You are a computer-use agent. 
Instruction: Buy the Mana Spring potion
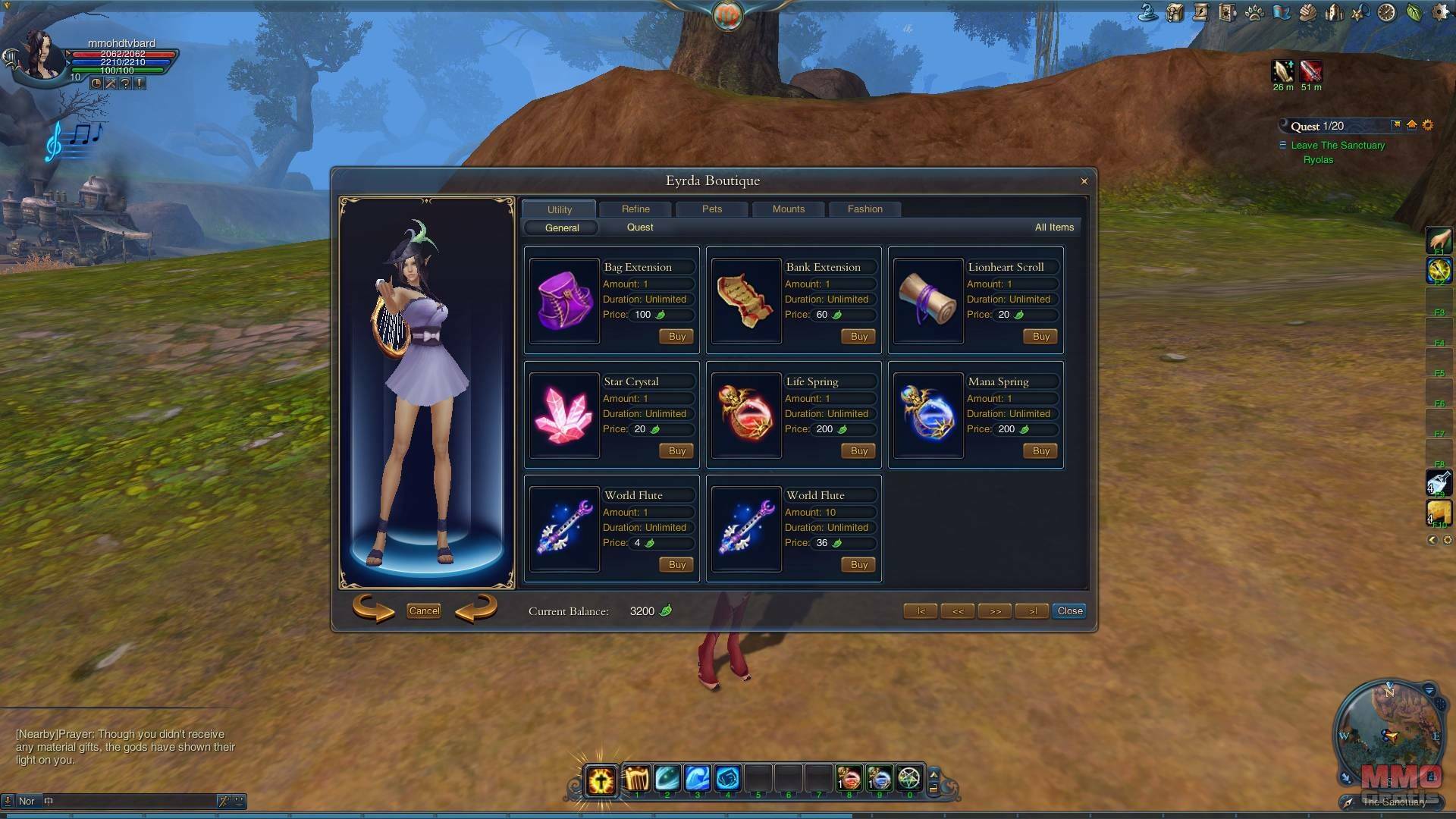click(x=1040, y=450)
